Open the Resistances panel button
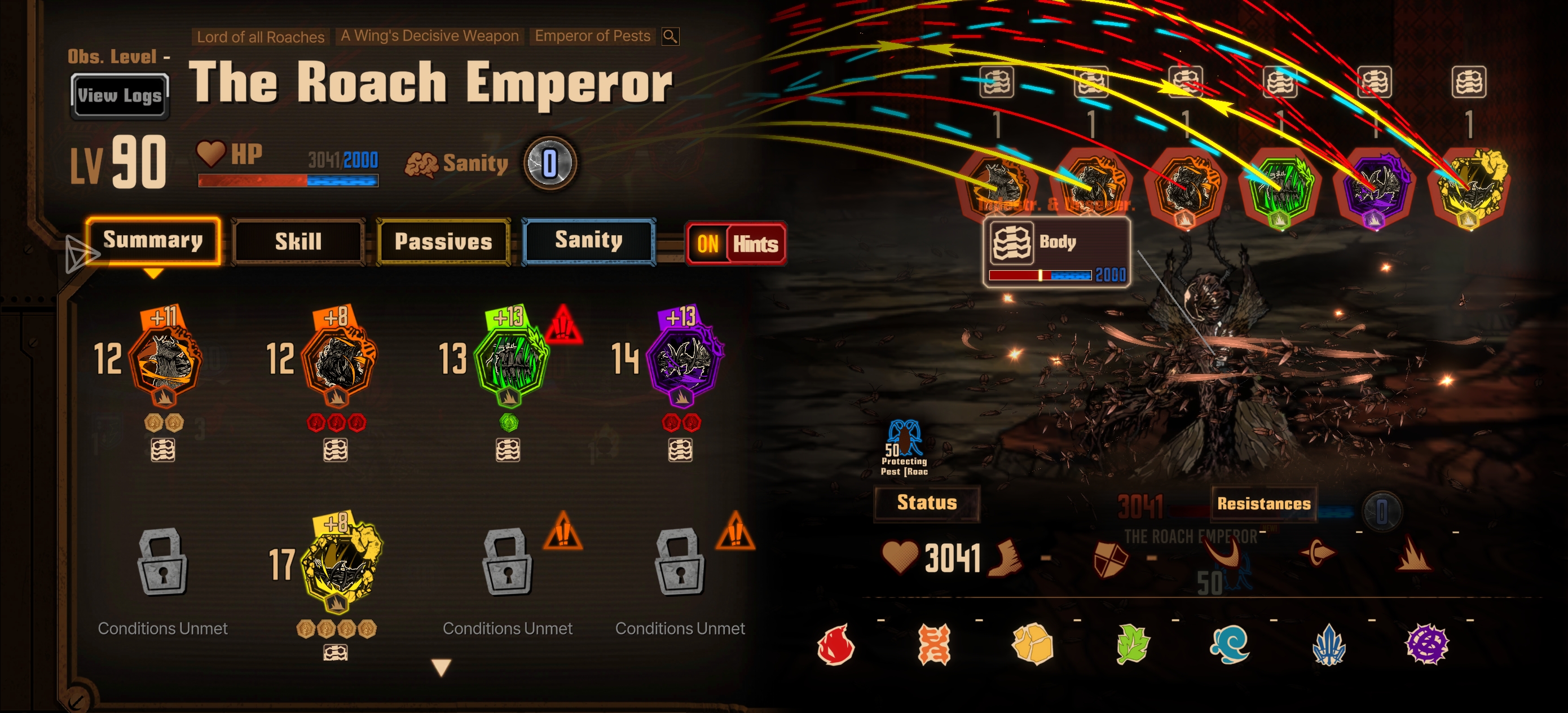Screen dimensions: 1568x713 click(x=1263, y=504)
